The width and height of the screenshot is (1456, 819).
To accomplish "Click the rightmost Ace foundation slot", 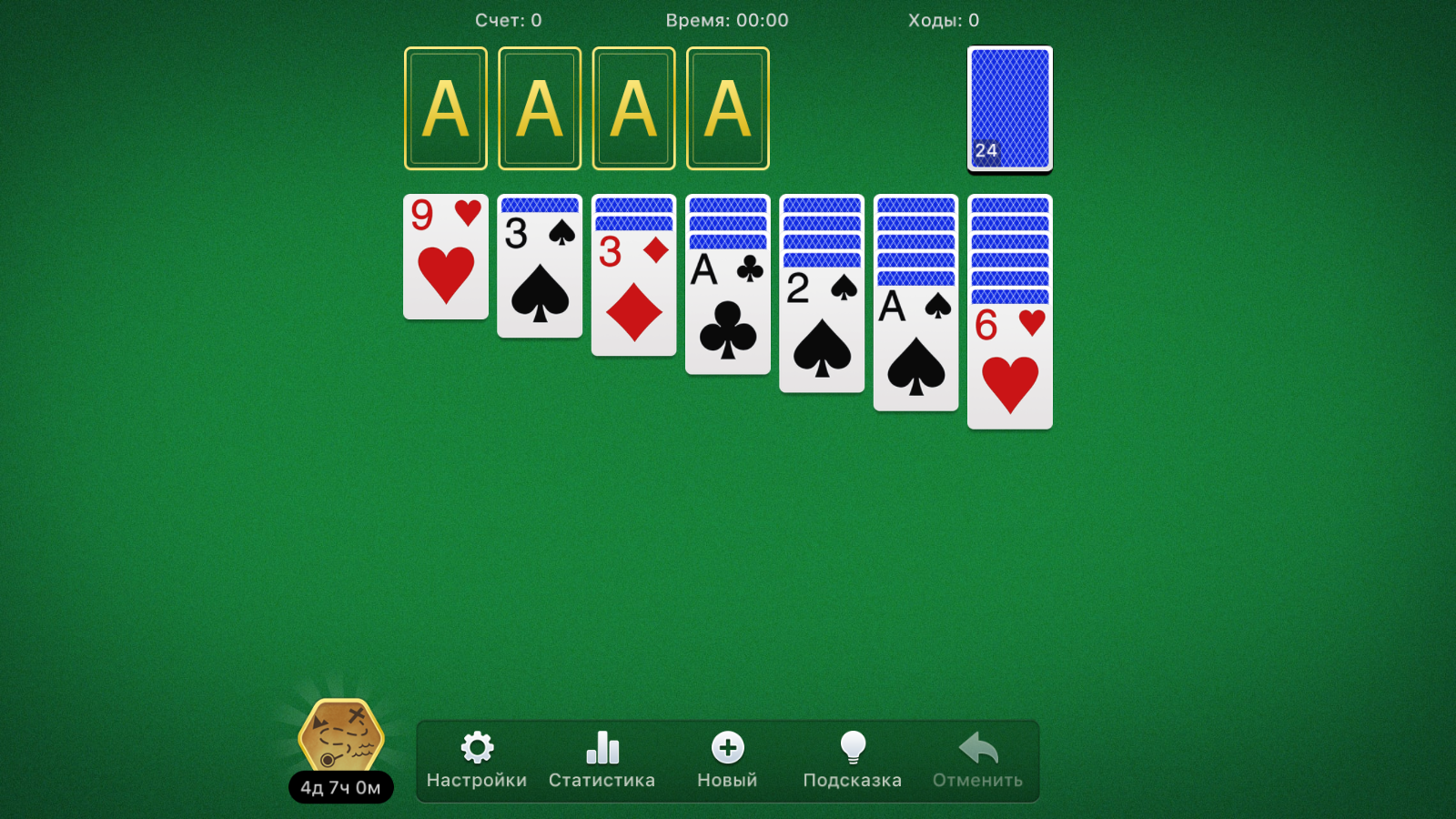I will [727, 107].
